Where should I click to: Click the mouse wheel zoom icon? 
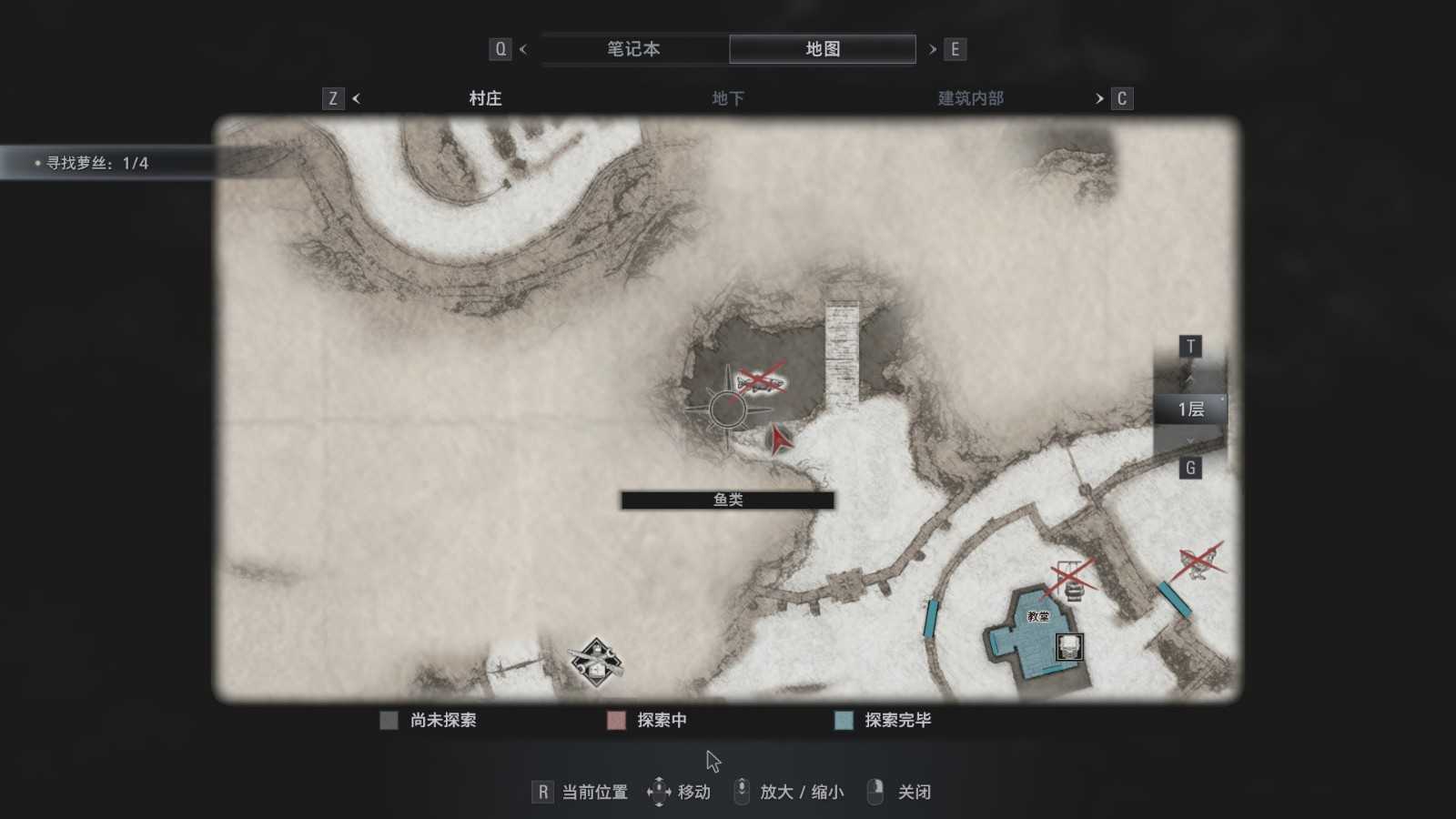coord(742,792)
